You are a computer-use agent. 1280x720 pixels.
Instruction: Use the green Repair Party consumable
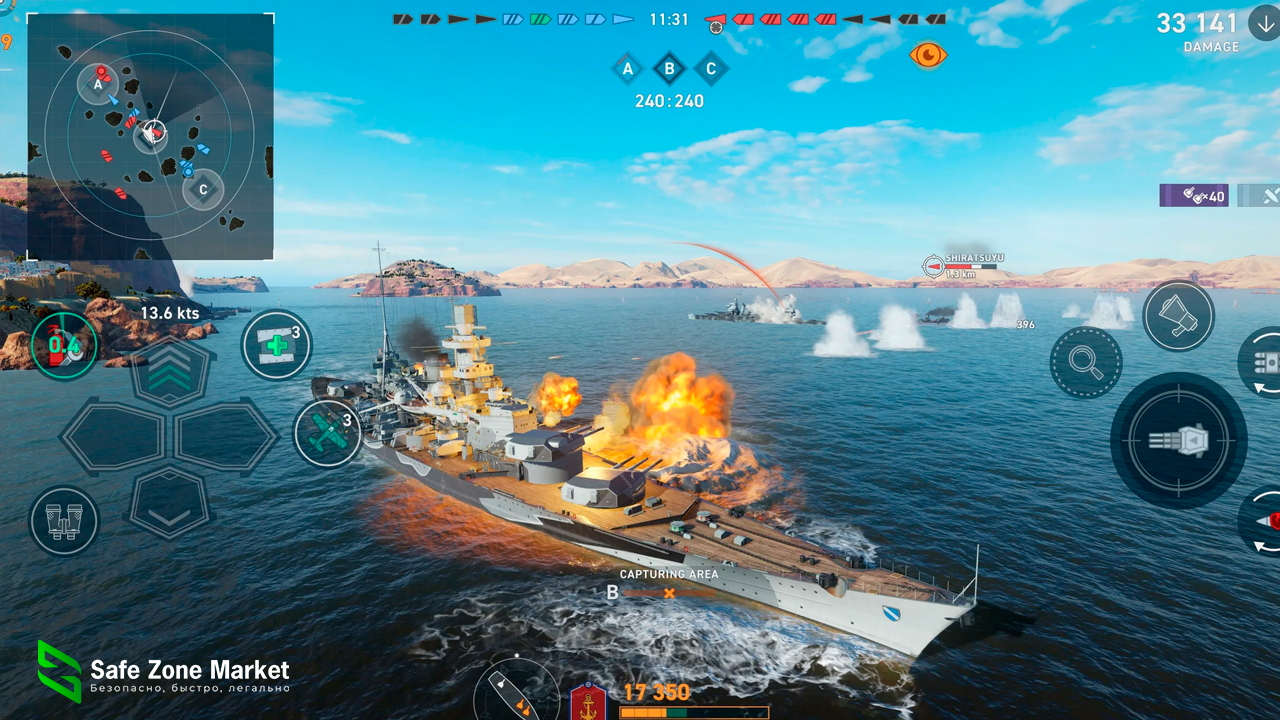(x=276, y=344)
